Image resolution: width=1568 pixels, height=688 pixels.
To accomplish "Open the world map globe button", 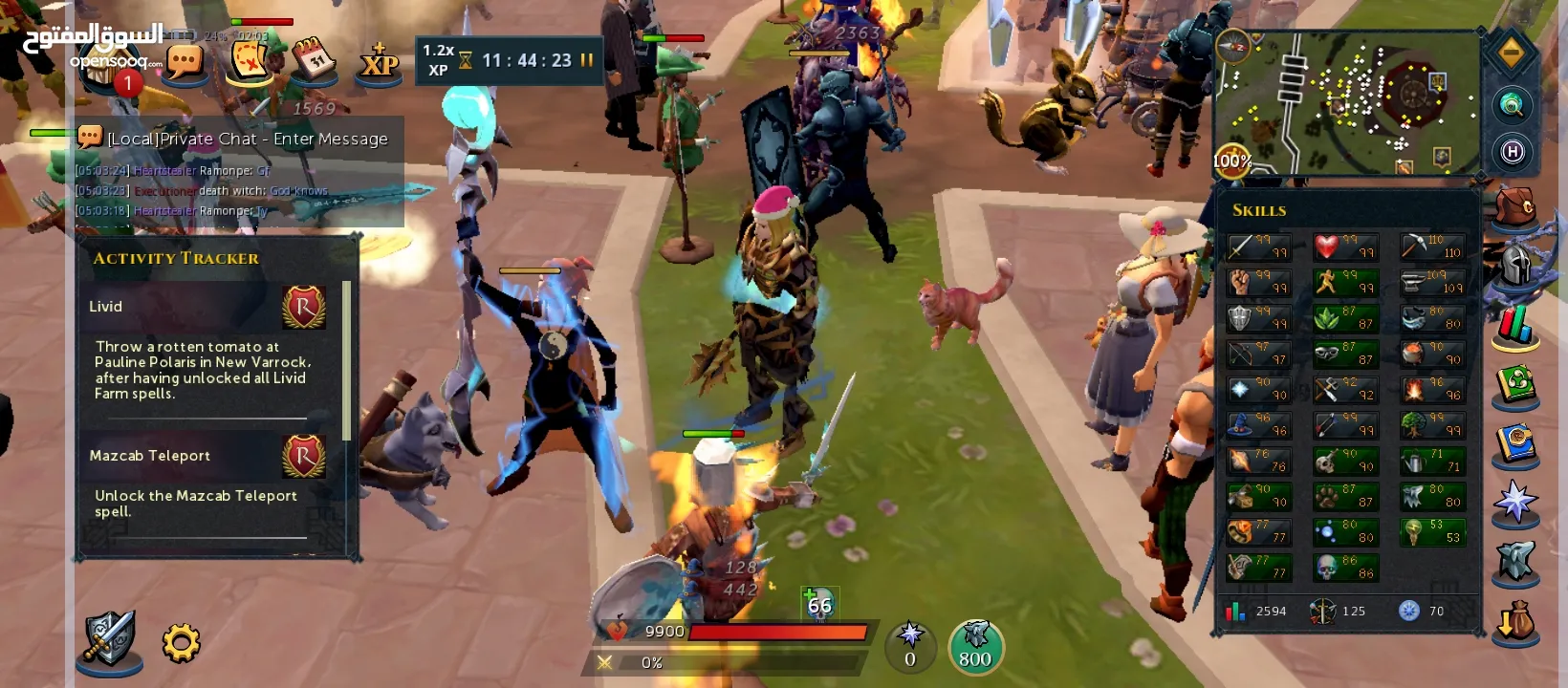I will pyautogui.click(x=1512, y=105).
